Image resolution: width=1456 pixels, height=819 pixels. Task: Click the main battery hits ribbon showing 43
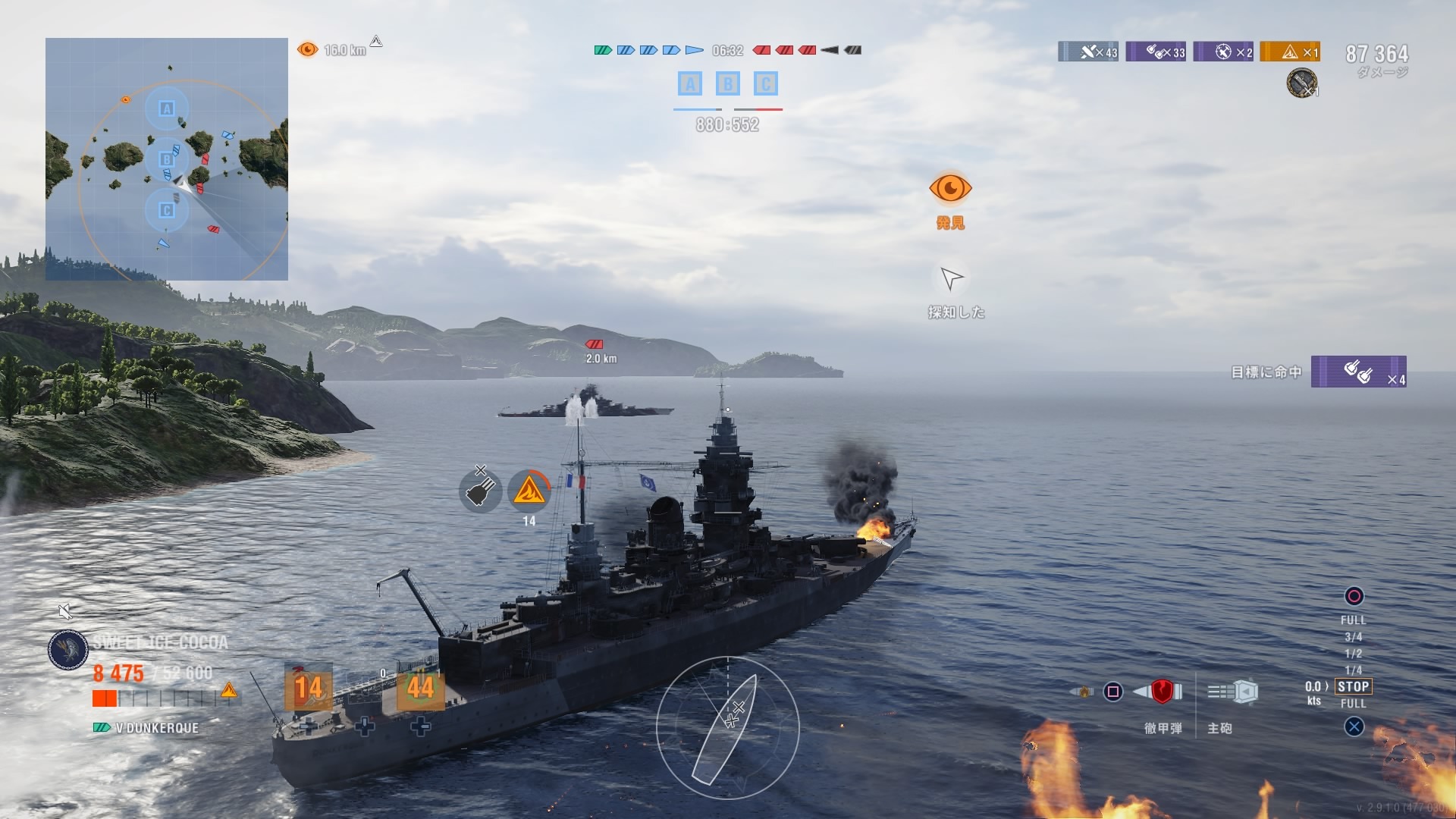click(1088, 52)
